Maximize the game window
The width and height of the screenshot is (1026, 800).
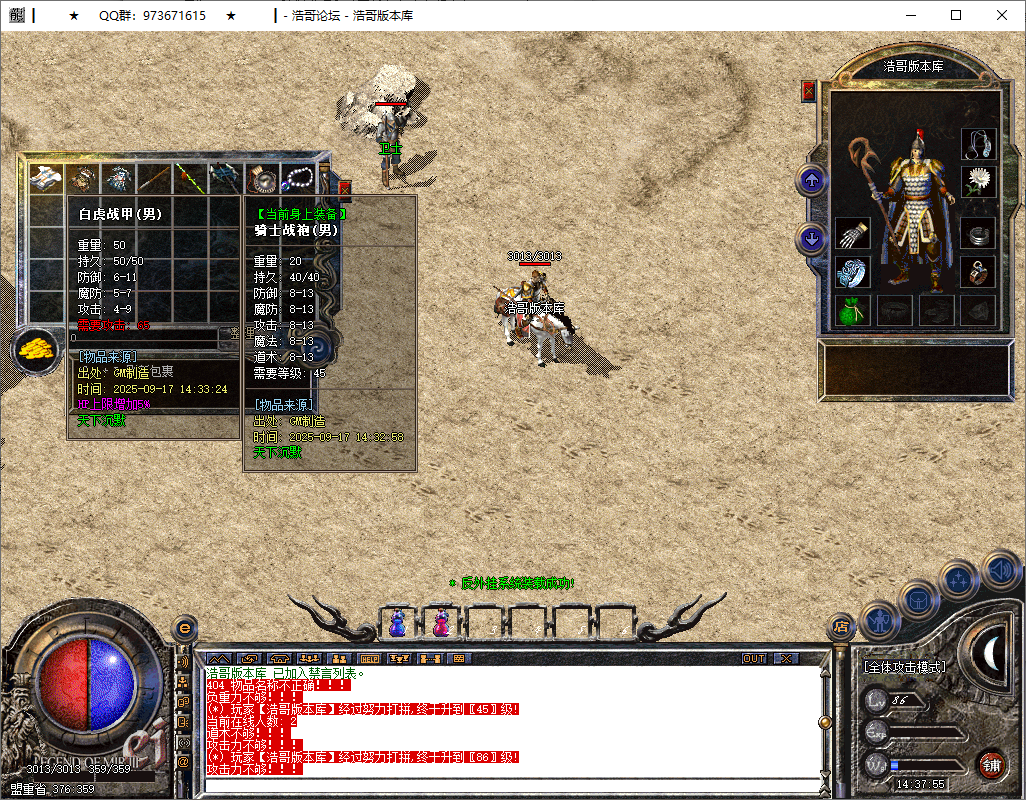[956, 15]
